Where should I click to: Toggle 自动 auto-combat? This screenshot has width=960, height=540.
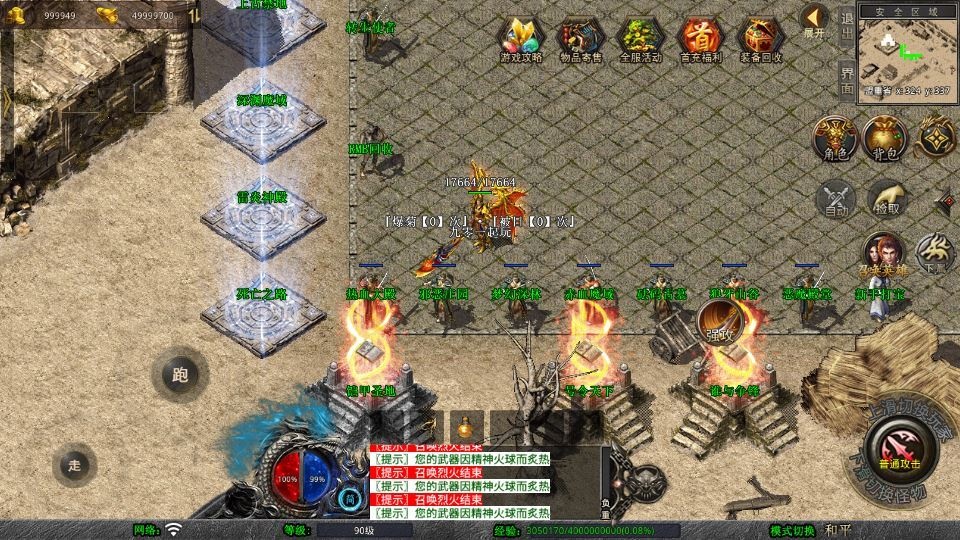836,199
